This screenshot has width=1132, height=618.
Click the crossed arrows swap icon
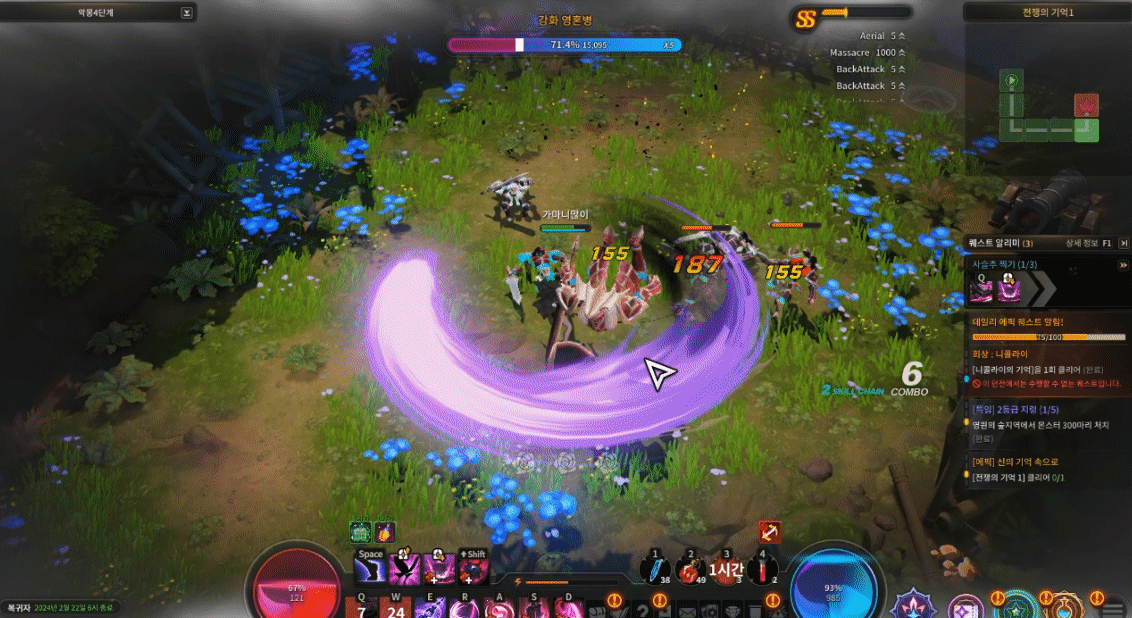(x=769, y=532)
